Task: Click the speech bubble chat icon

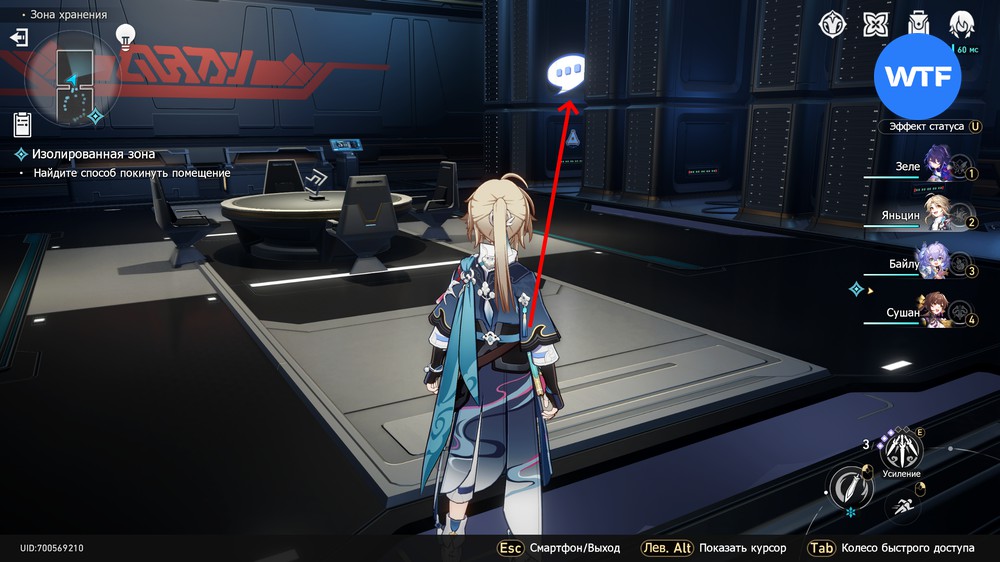Action: coord(566,75)
